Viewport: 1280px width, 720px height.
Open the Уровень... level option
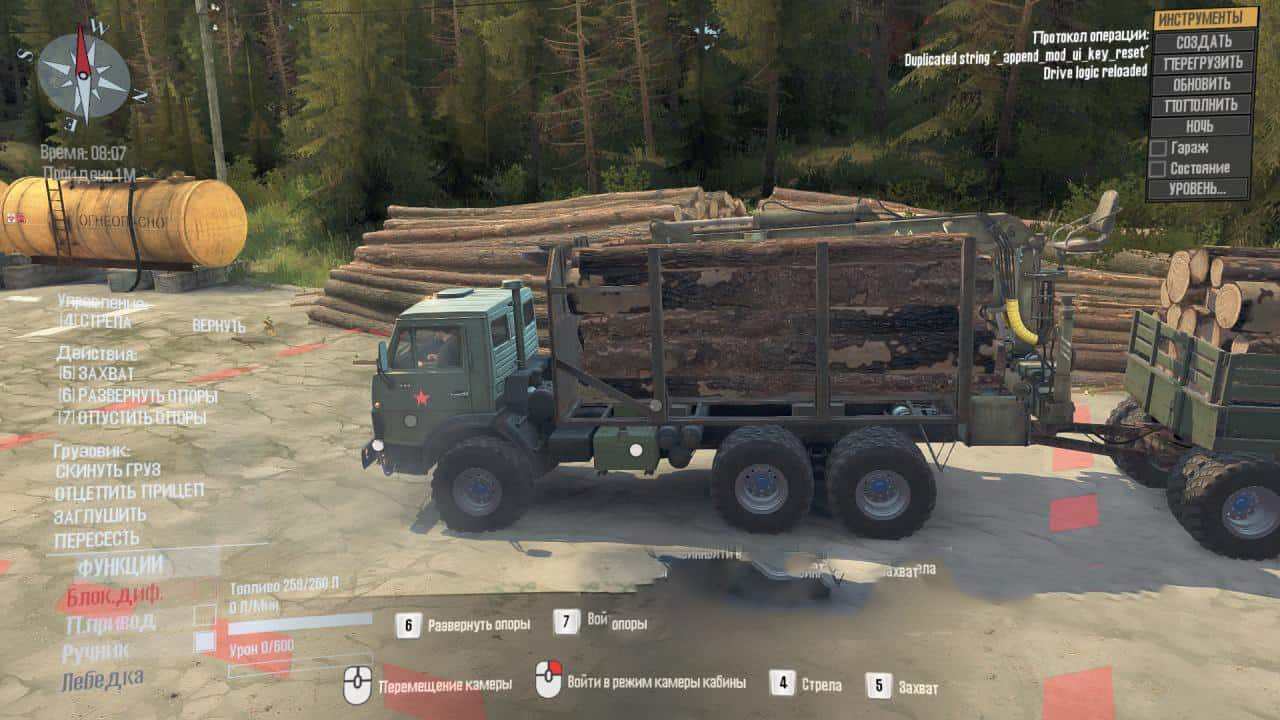pyautogui.click(x=1200, y=188)
